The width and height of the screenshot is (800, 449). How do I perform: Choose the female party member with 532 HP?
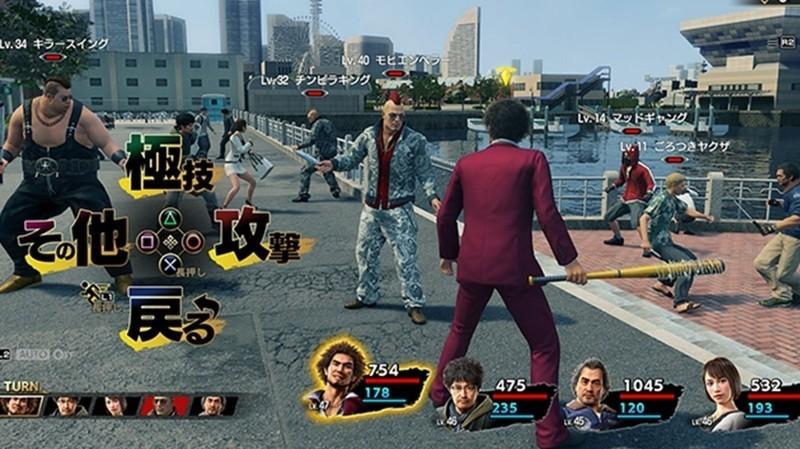pos(725,393)
